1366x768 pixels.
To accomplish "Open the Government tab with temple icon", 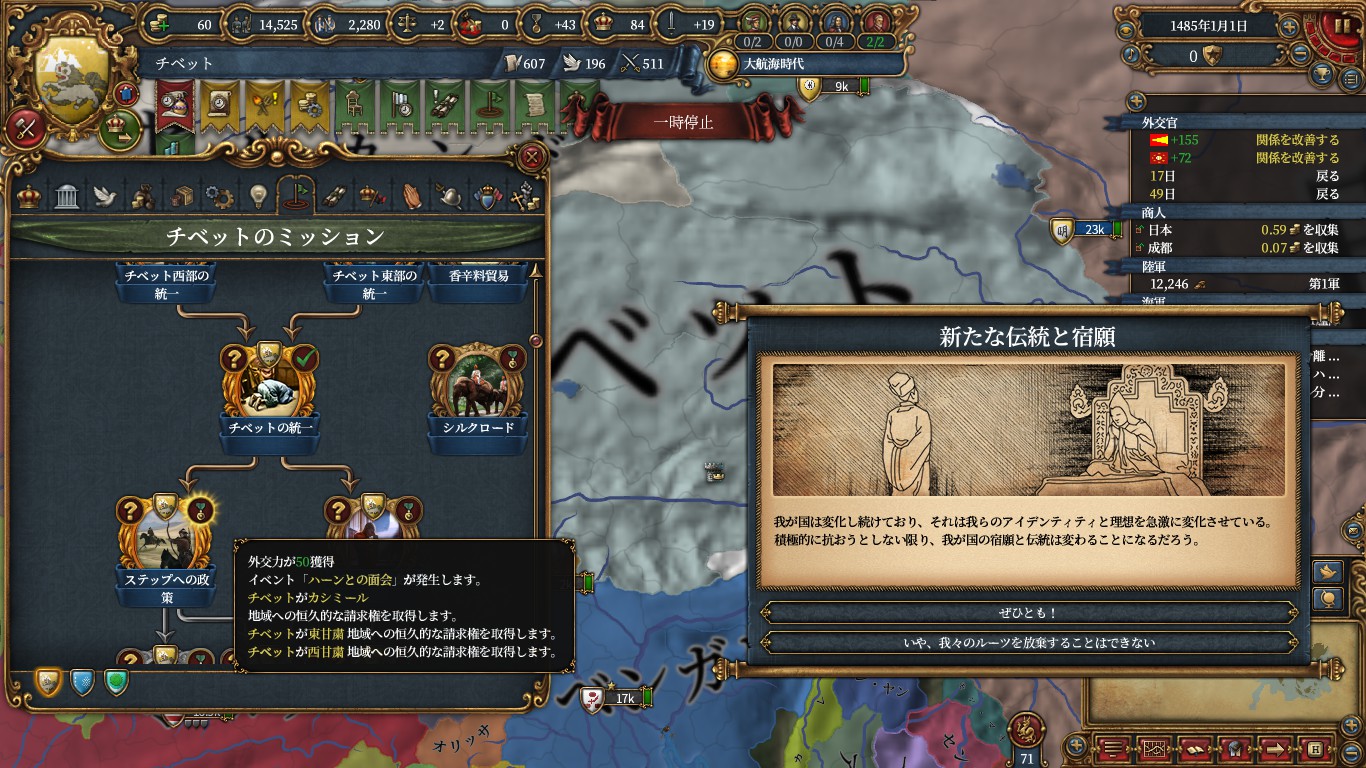I will pyautogui.click(x=65, y=195).
